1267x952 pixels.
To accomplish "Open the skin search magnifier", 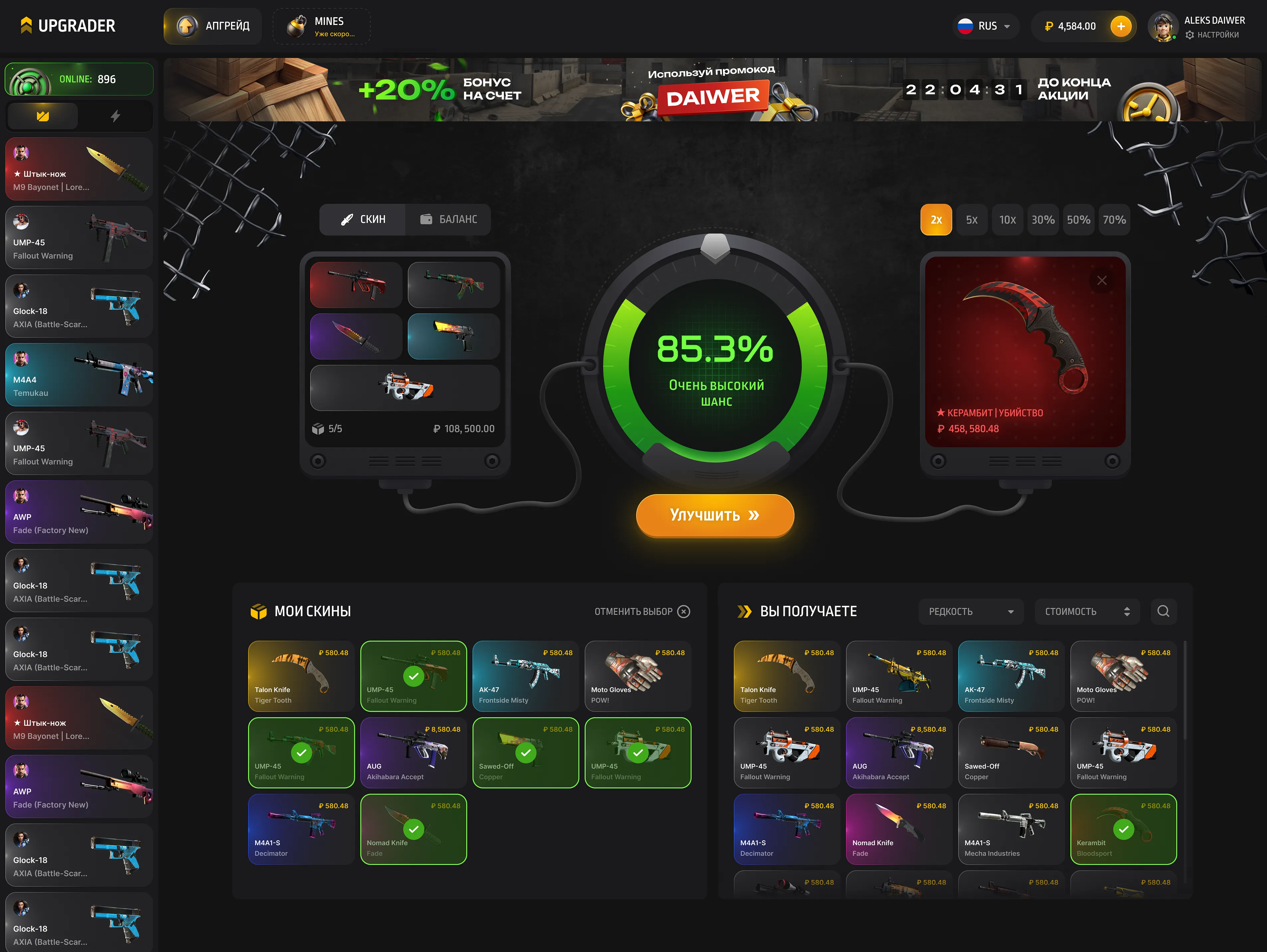I will 1163,612.
